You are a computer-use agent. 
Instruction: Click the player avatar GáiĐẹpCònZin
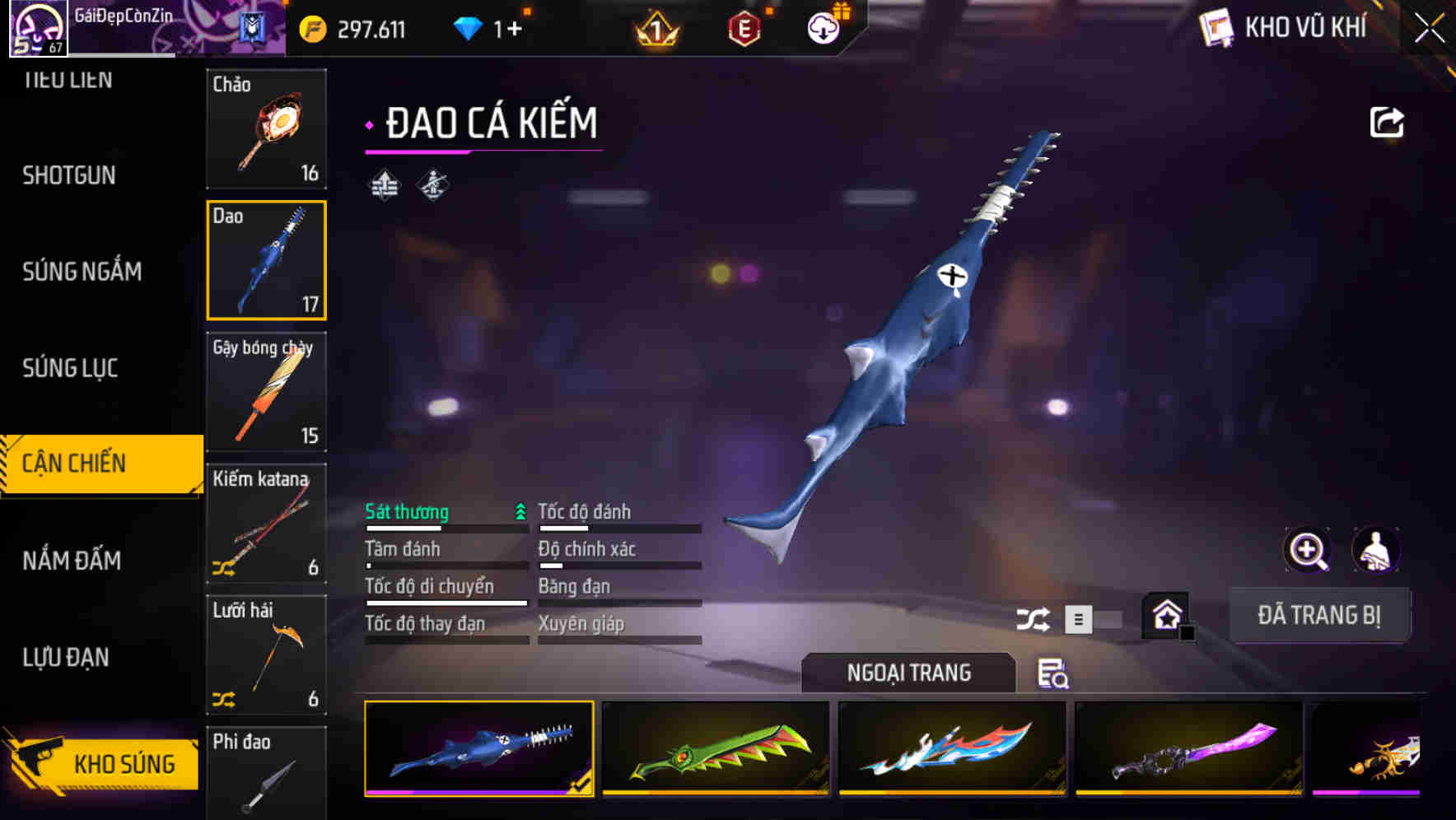pyautogui.click(x=37, y=27)
